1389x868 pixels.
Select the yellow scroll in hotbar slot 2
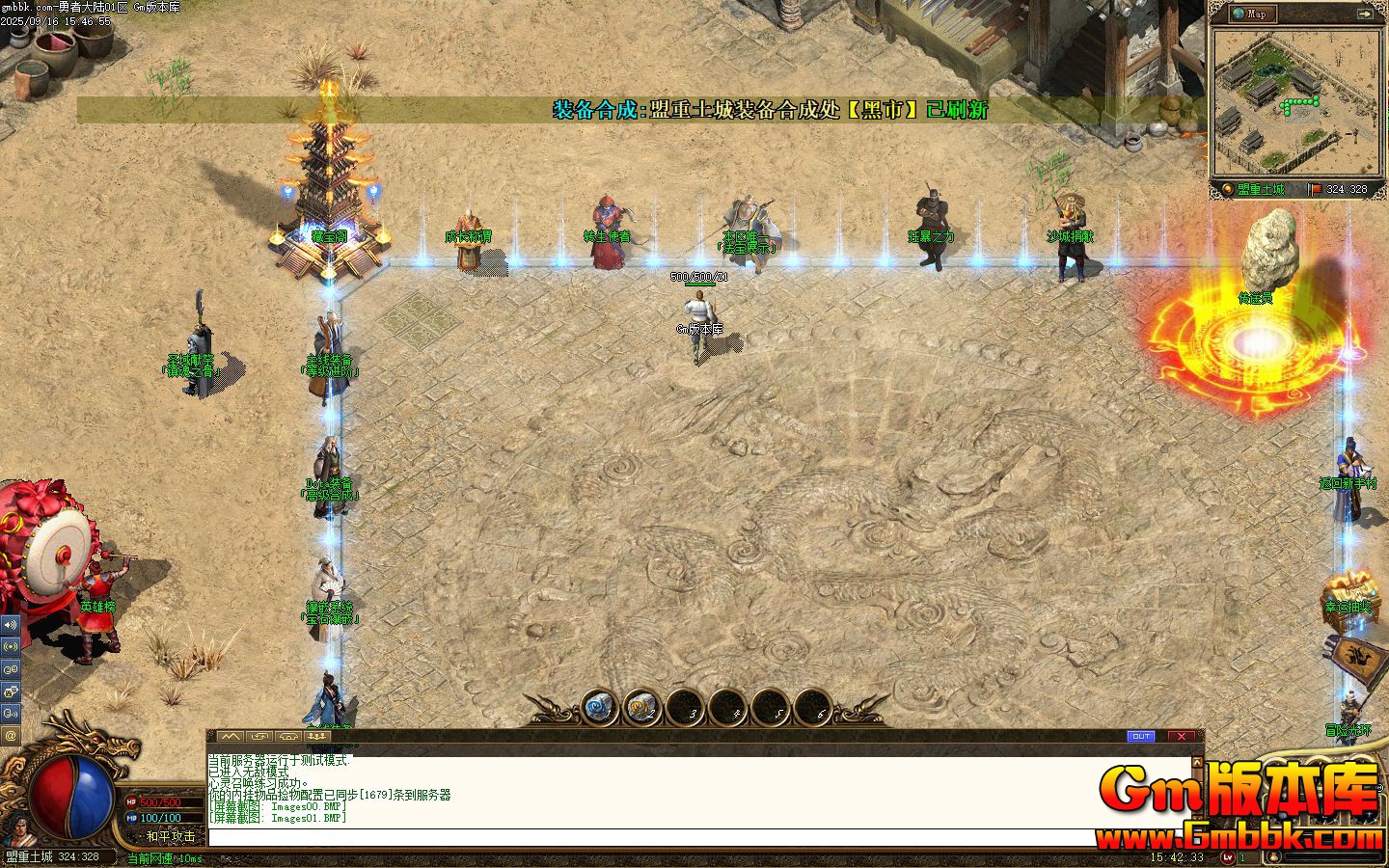(641, 710)
